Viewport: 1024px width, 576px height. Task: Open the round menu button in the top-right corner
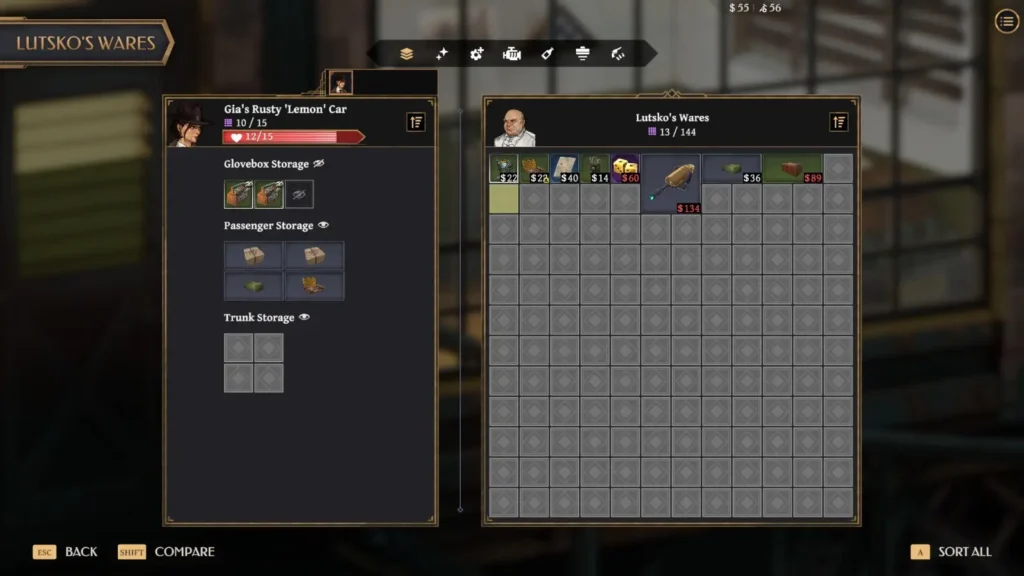1006,22
